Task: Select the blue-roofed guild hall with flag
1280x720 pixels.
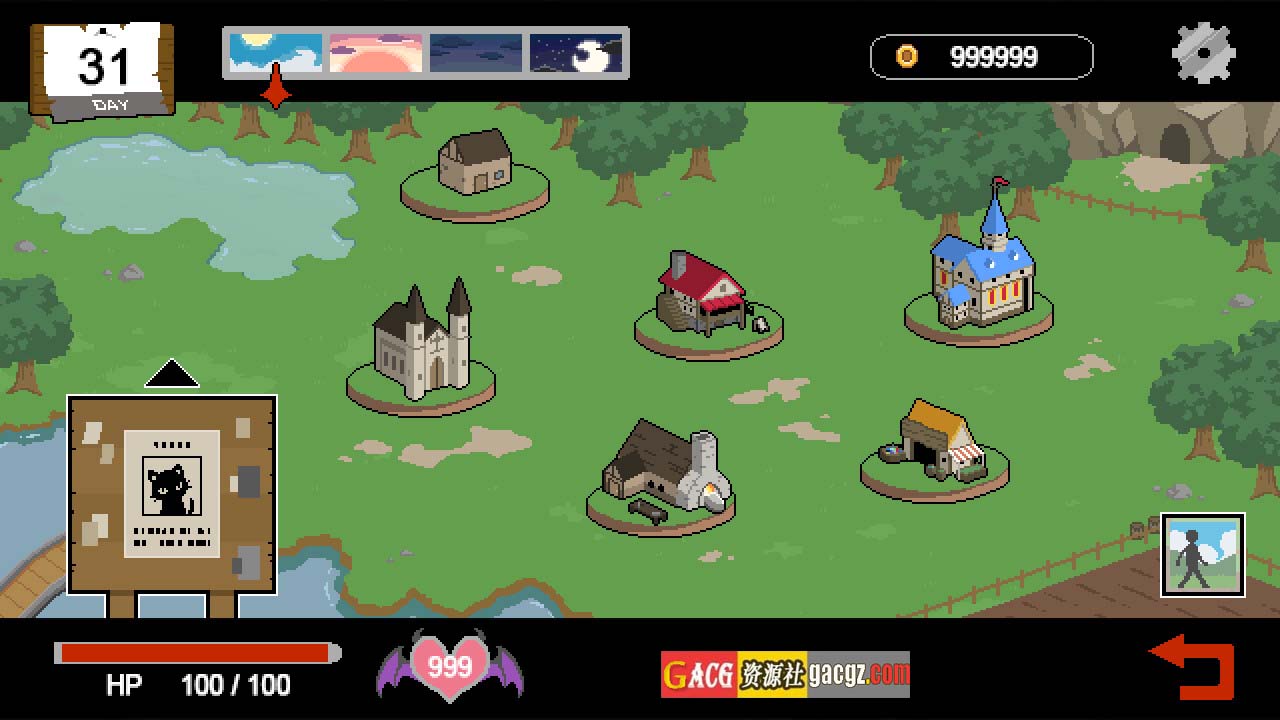Action: coord(979,268)
